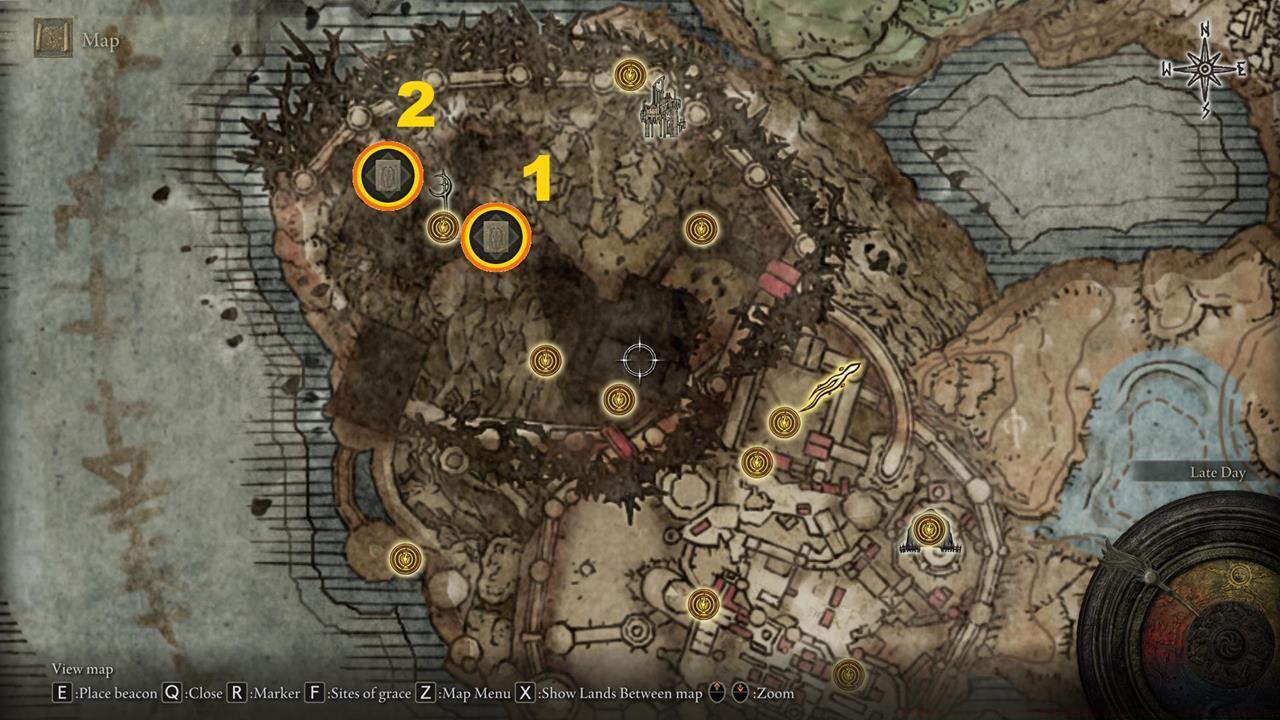Select the site of grace in the bottom left

click(x=403, y=561)
